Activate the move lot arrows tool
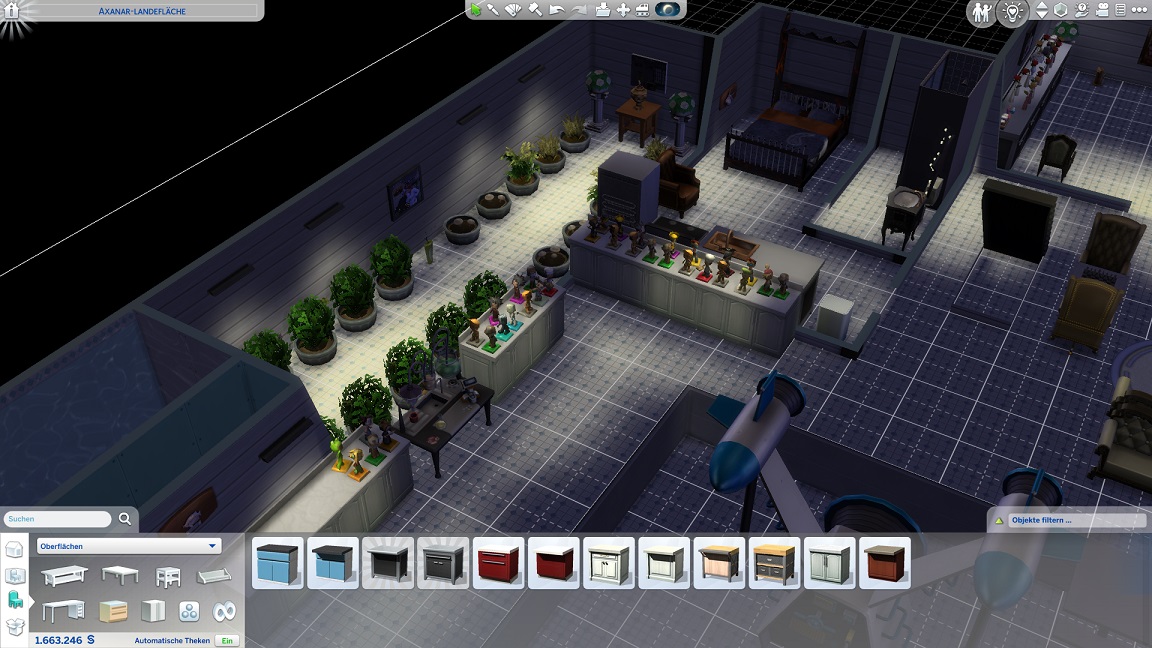Image resolution: width=1152 pixels, height=648 pixels. (x=624, y=10)
